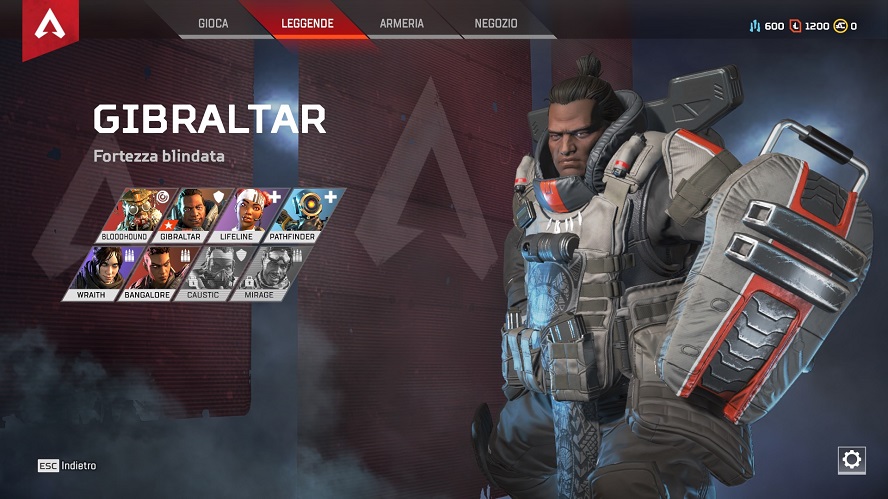Image resolution: width=888 pixels, height=499 pixels.
Task: Click the Apex Legends logo banner
Action: click(x=50, y=27)
